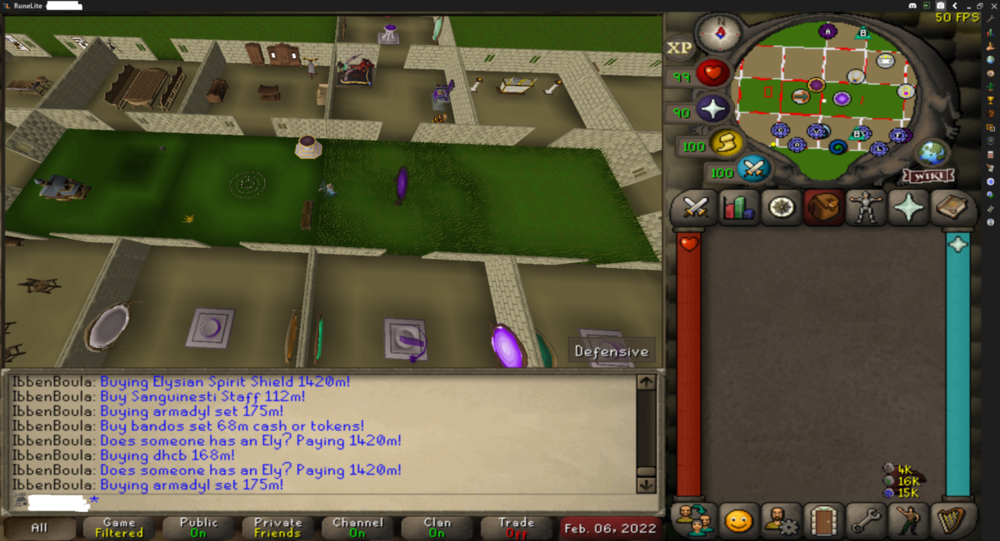Select the Trade chat filter
The image size is (1000, 541).
point(517,527)
